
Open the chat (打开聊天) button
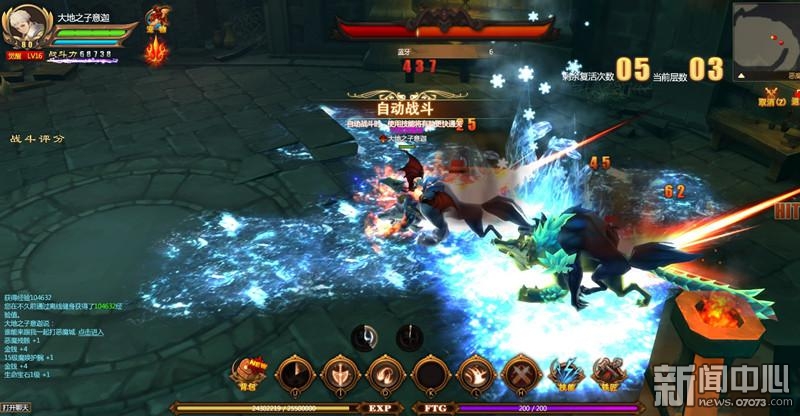coord(16,408)
